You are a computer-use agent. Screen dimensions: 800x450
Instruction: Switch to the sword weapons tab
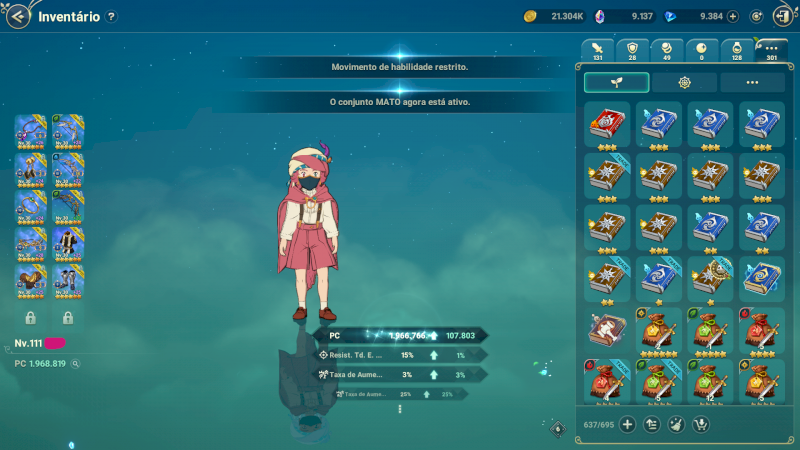pos(597,50)
